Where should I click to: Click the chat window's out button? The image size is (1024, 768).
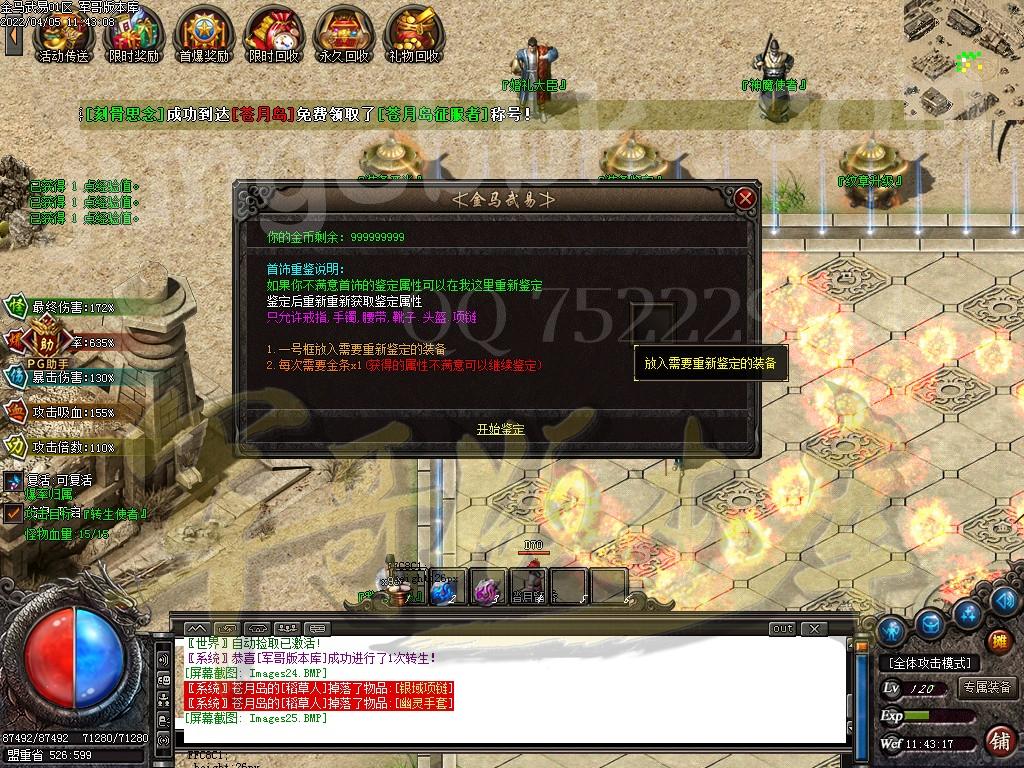[782, 629]
